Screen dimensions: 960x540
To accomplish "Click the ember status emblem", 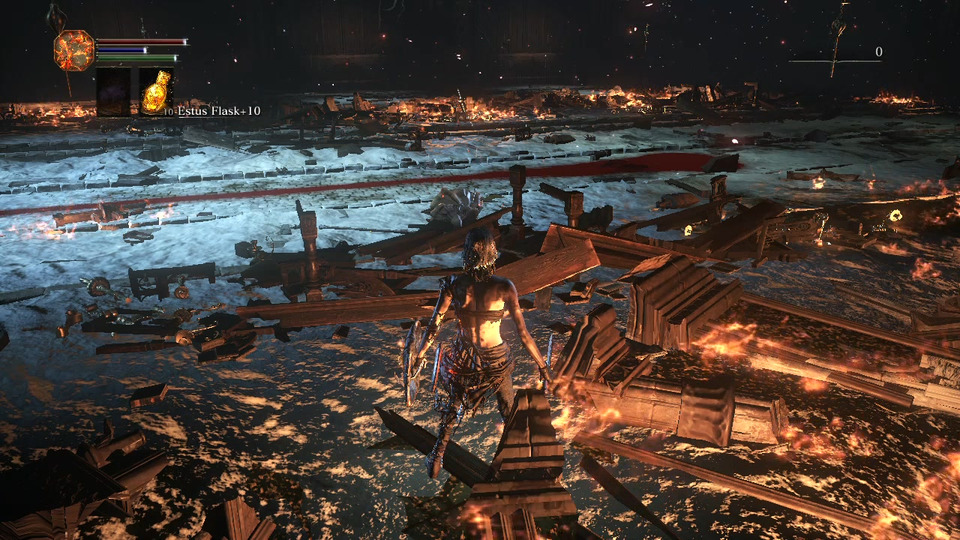I will [74, 50].
